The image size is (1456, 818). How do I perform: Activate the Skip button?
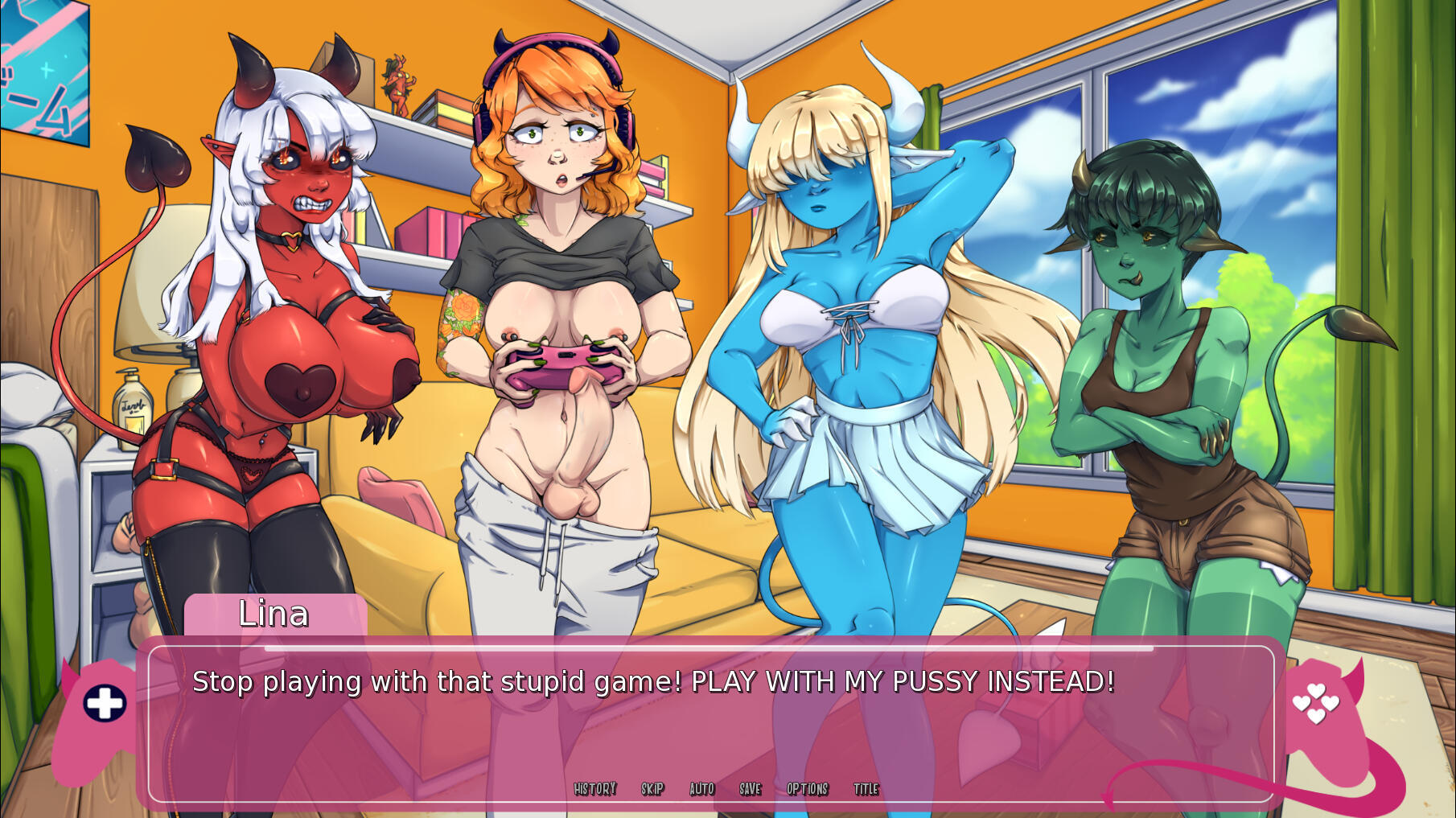point(652,789)
